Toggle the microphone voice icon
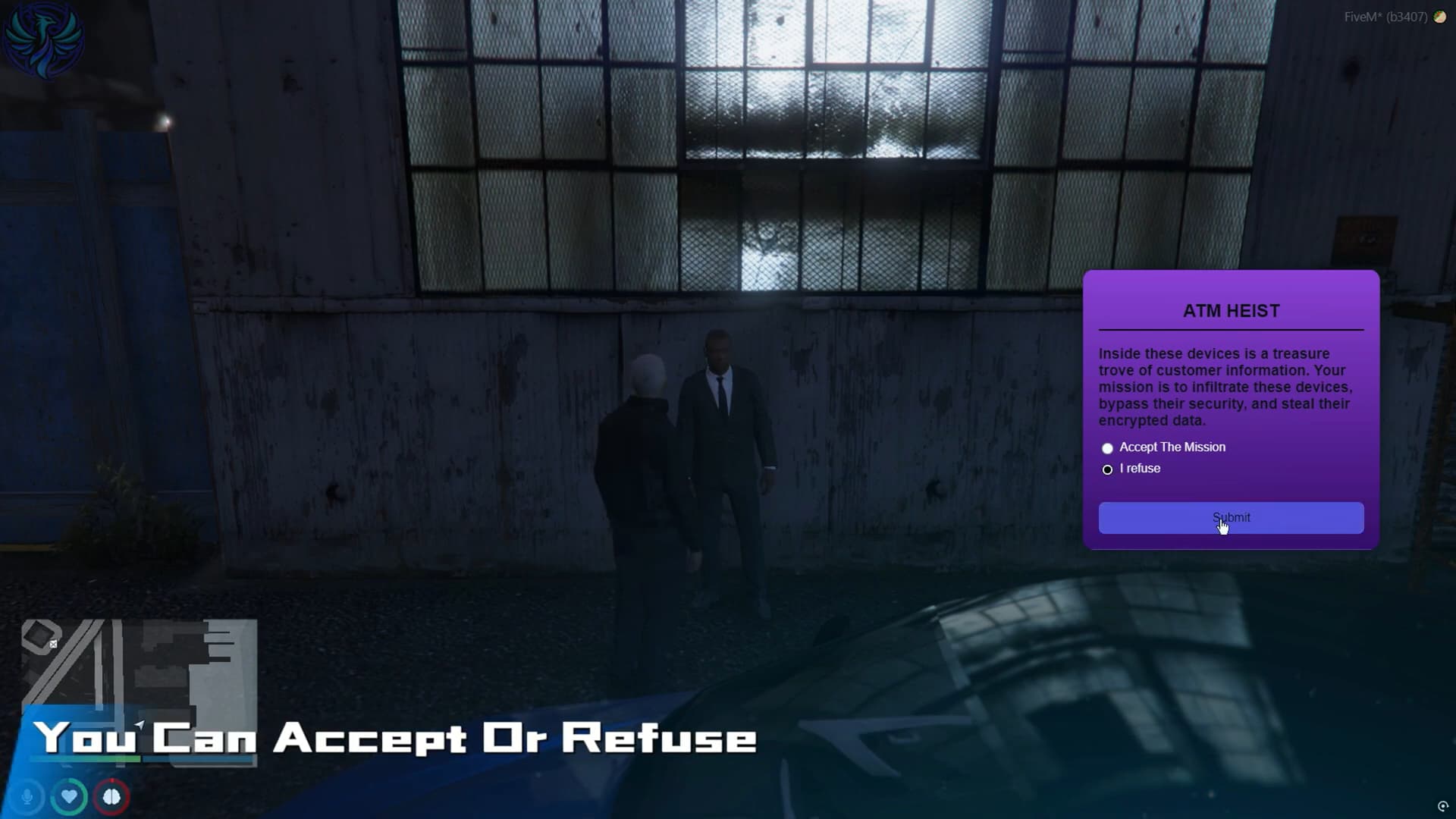 [27, 797]
